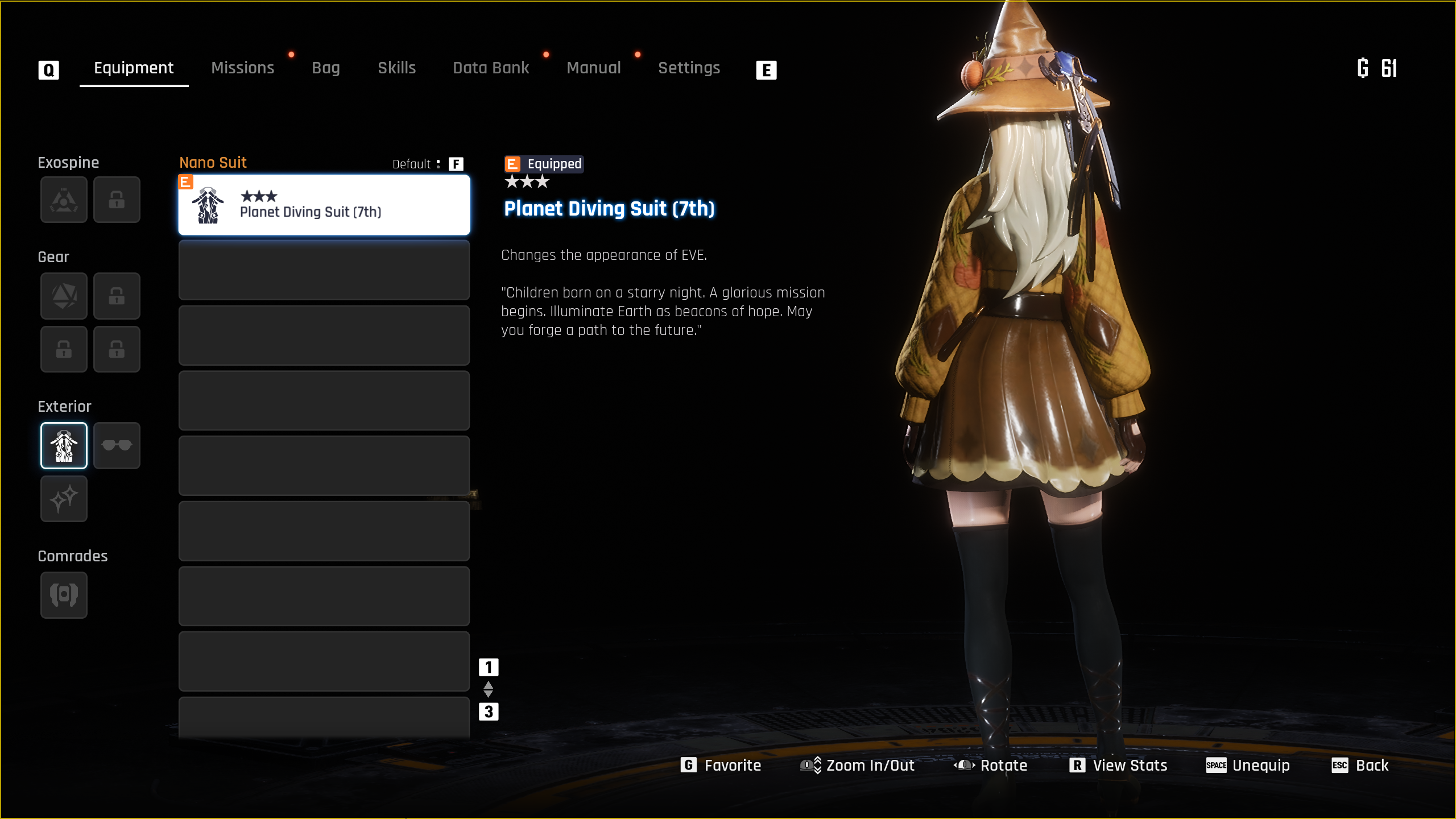1456x819 pixels.
Task: Mark the suit as Favorite
Action: click(x=721, y=766)
